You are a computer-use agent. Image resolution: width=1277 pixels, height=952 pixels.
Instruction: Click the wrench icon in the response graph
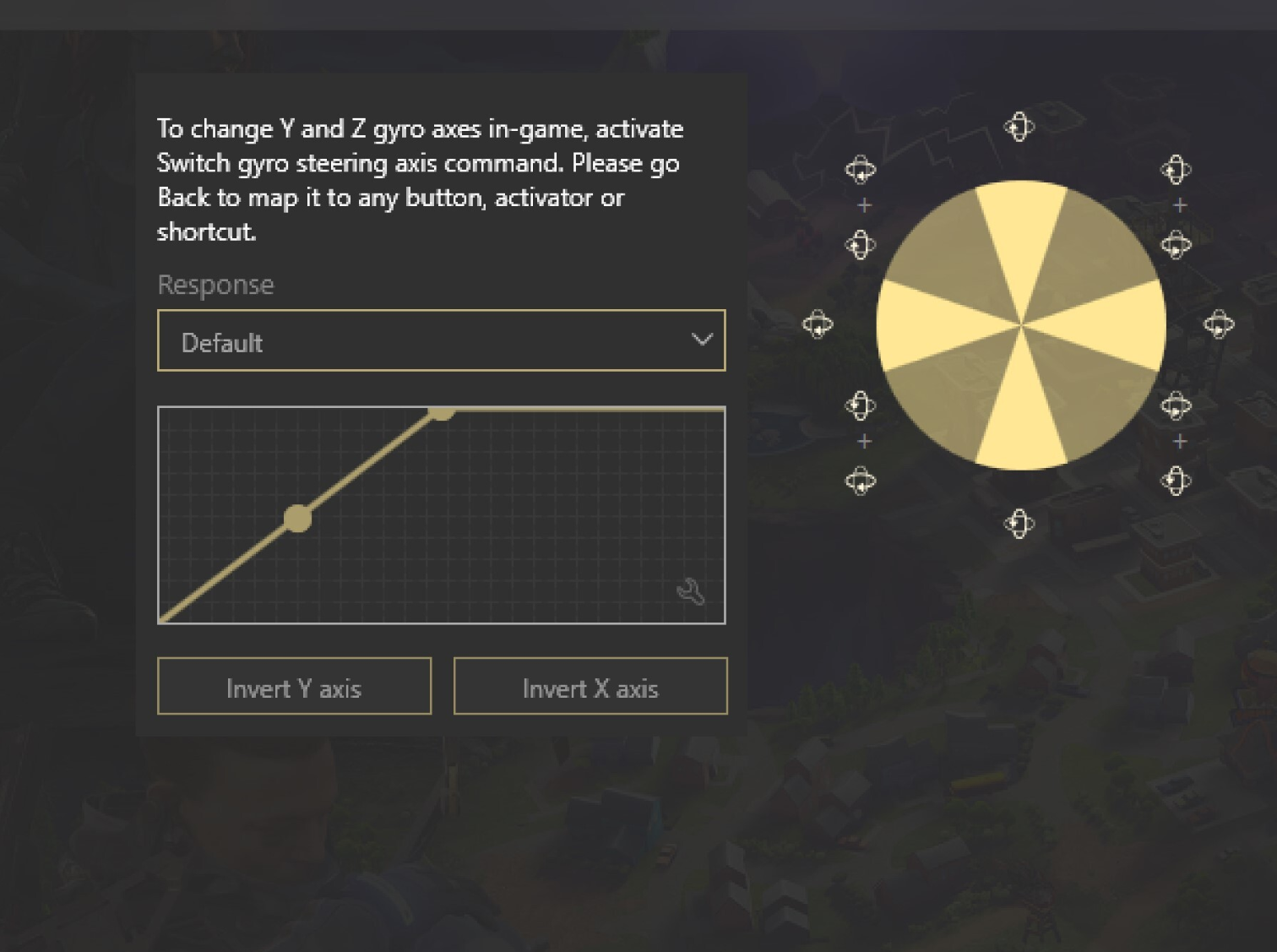tap(691, 592)
